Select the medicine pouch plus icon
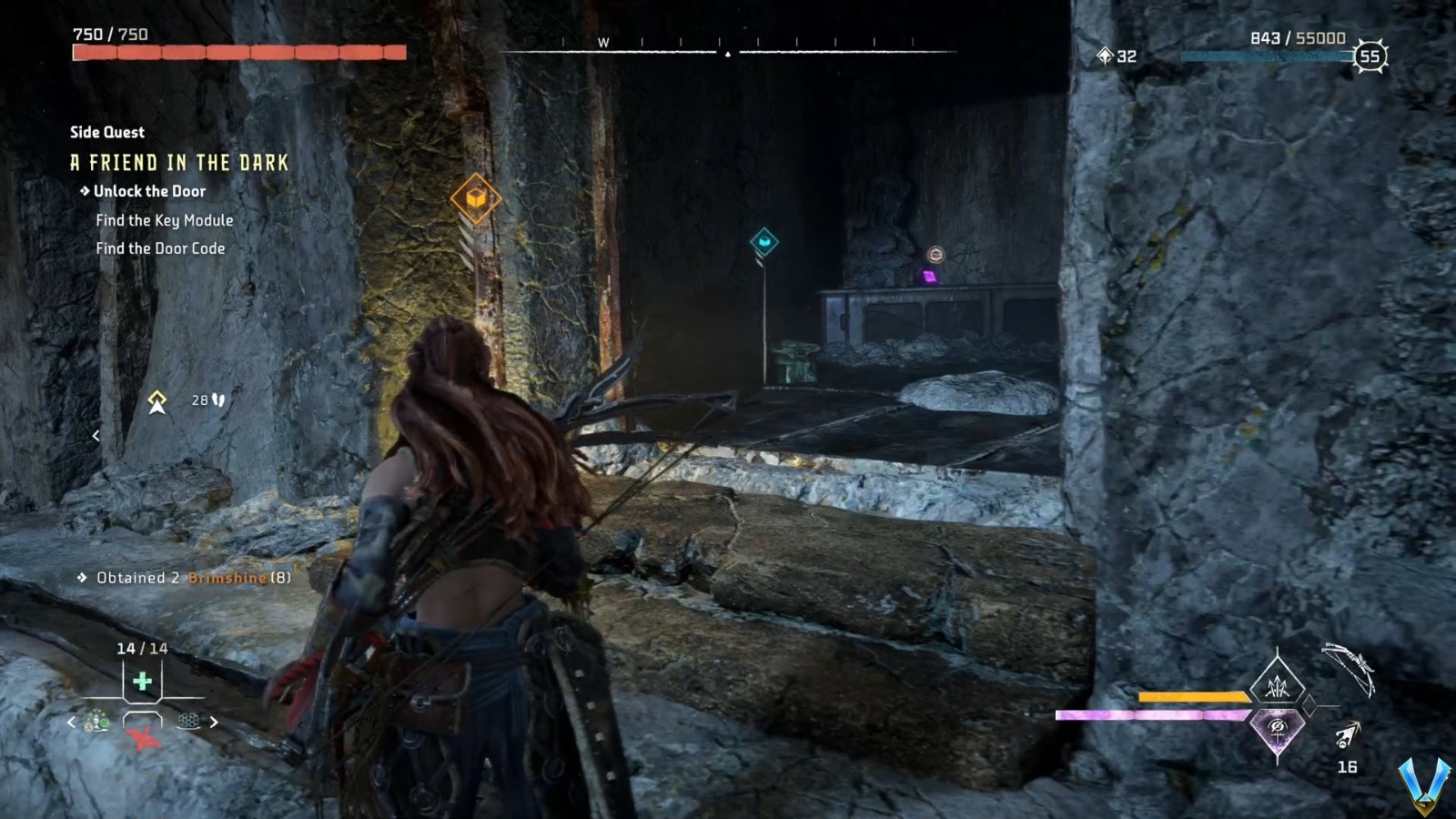1456x819 pixels. 142,681
